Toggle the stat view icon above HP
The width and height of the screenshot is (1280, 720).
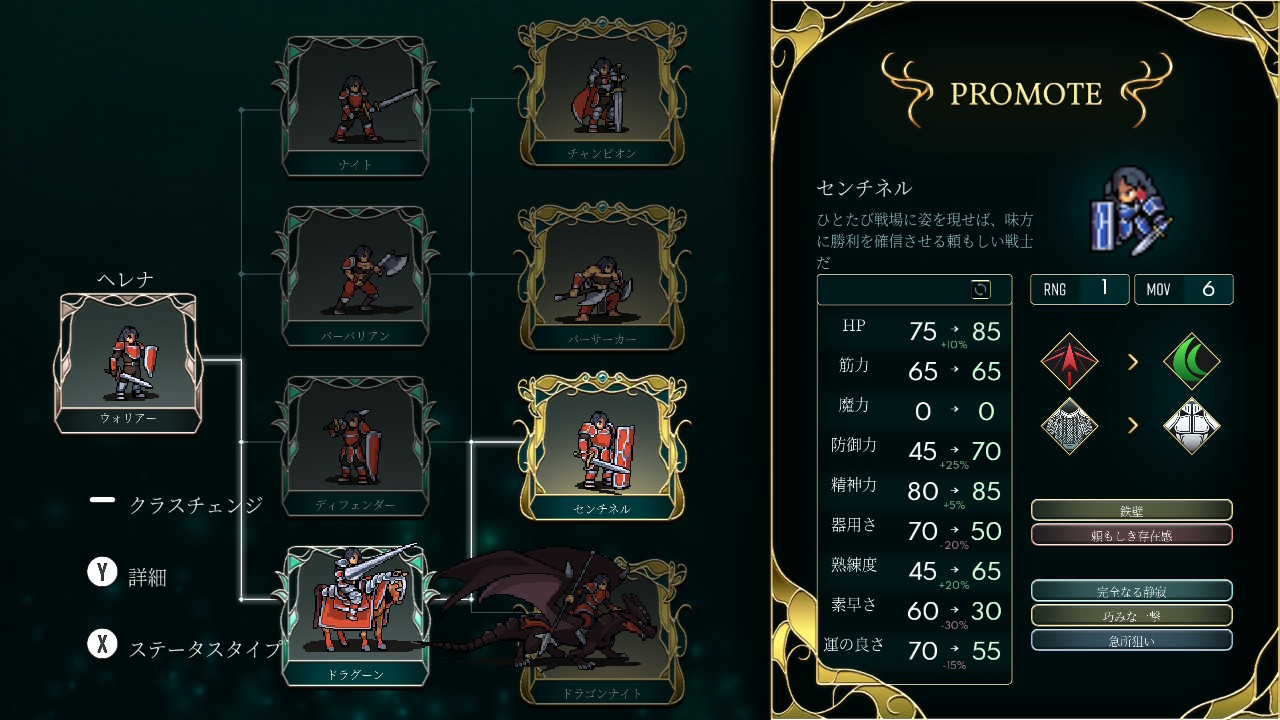[x=981, y=290]
